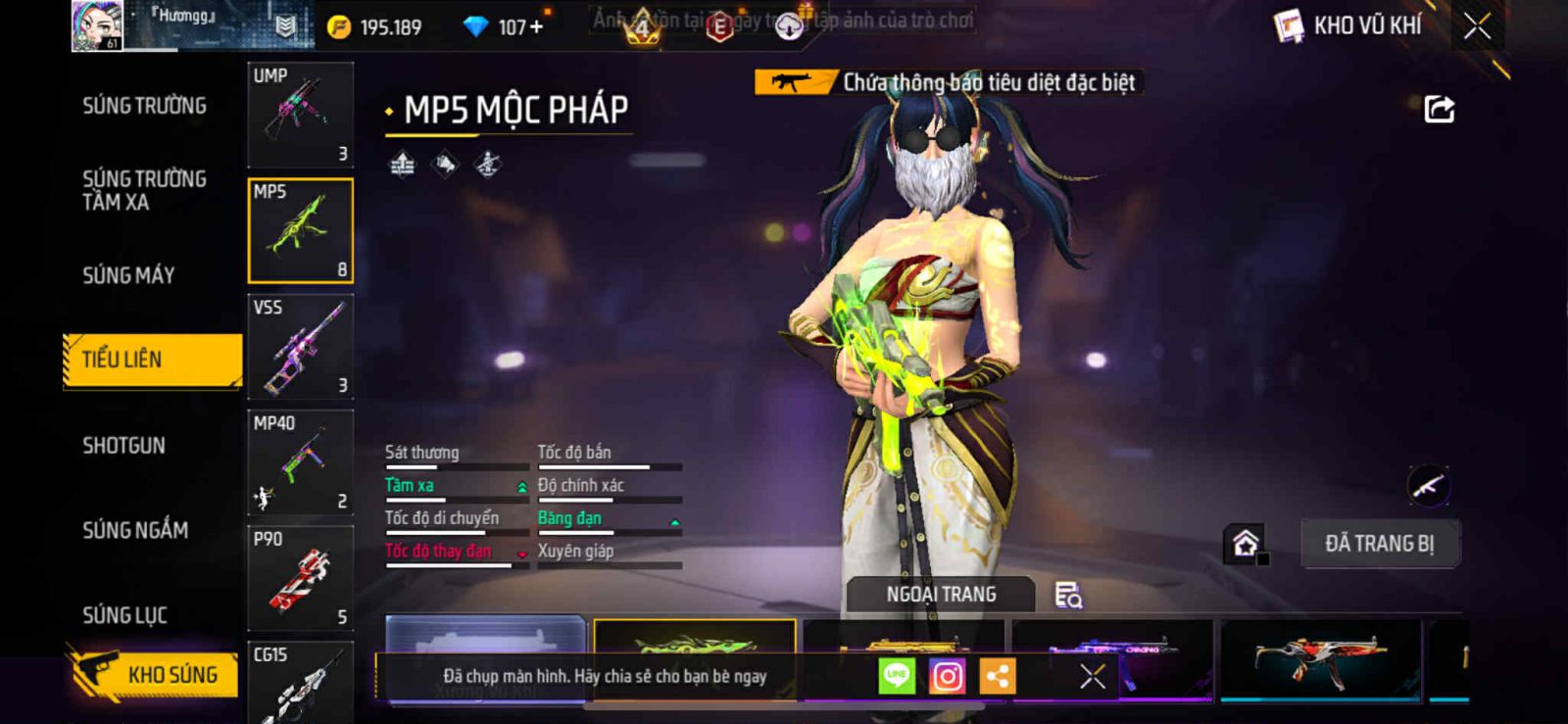Select the UMP weapon tile

(300, 115)
